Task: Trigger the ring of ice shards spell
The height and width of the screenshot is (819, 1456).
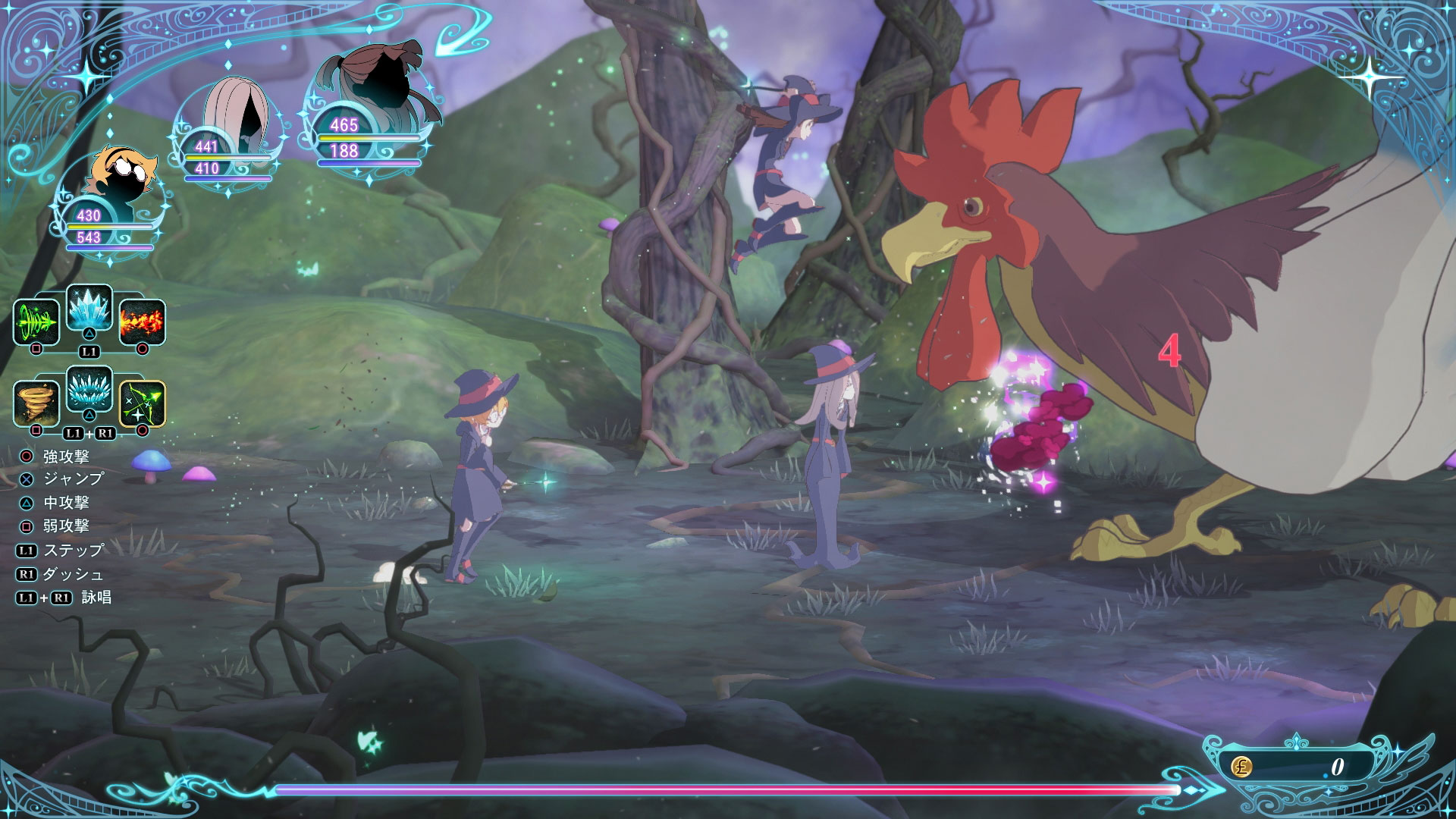Action: pyautogui.click(x=89, y=389)
